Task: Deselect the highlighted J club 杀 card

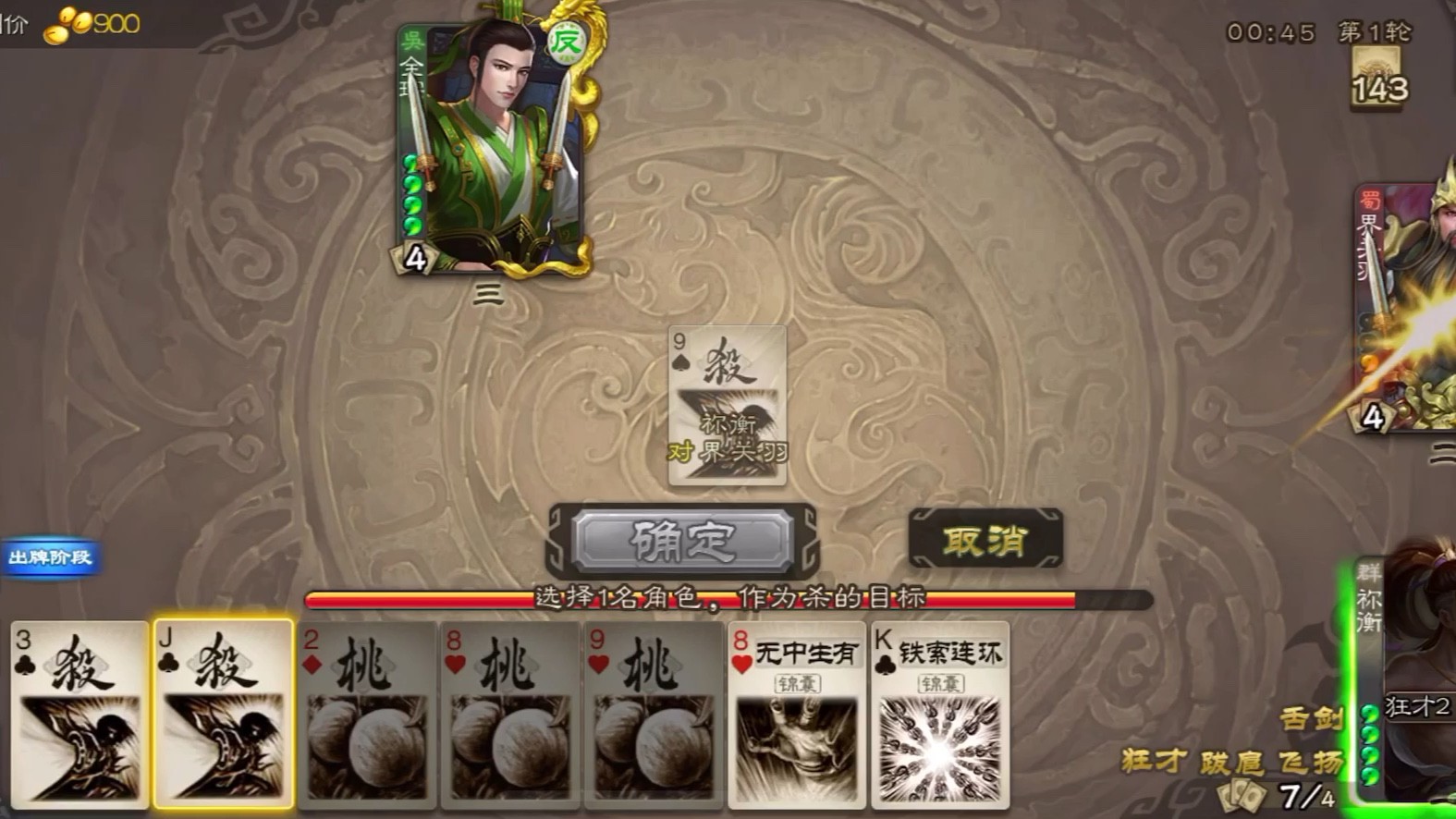Action: coord(222,721)
